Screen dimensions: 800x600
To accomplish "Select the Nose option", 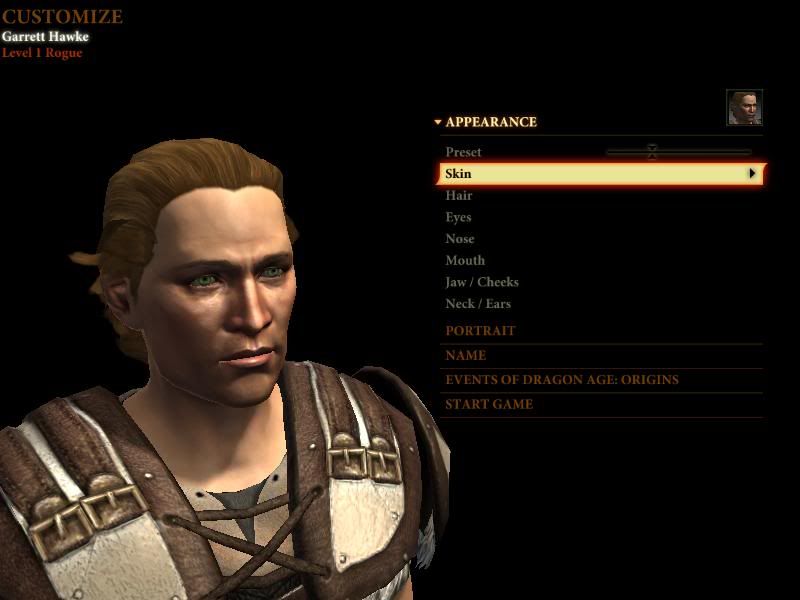I will pyautogui.click(x=460, y=239).
